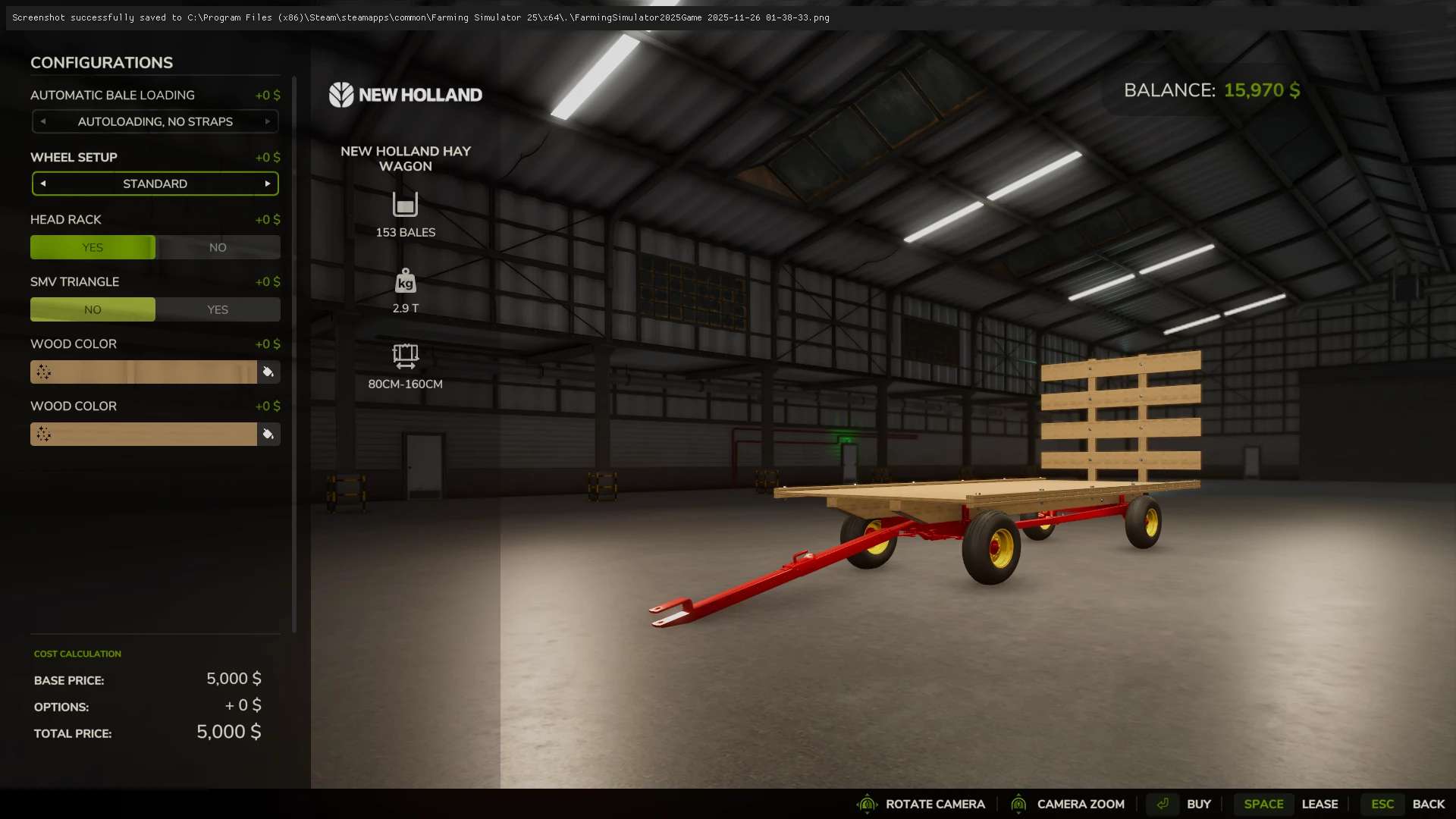Viewport: 1456px width, 819px height.
Task: Set head rack to No
Action: coord(218,247)
